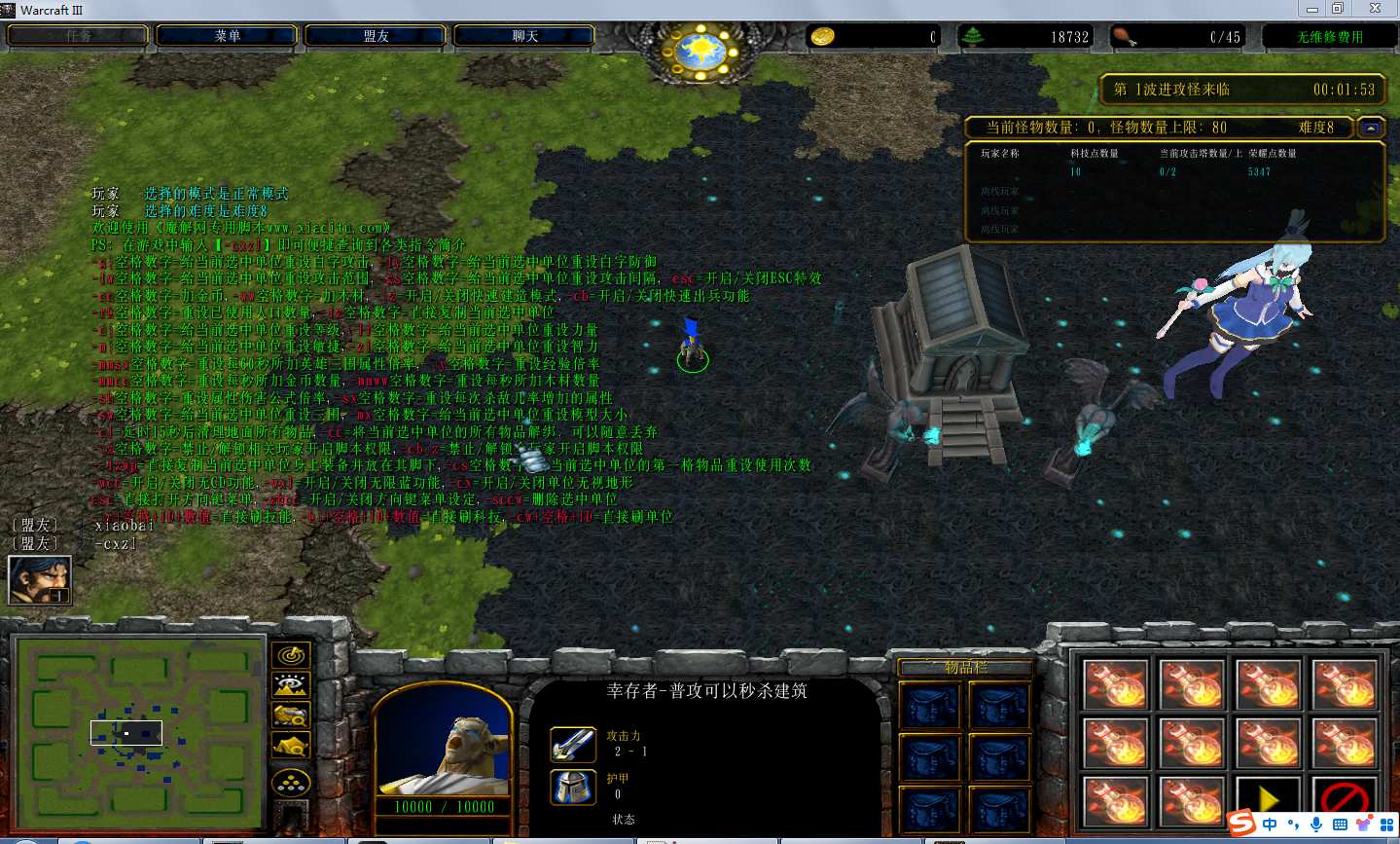Open the 盟友 allies panel
The height and width of the screenshot is (844, 1400).
pos(376,36)
